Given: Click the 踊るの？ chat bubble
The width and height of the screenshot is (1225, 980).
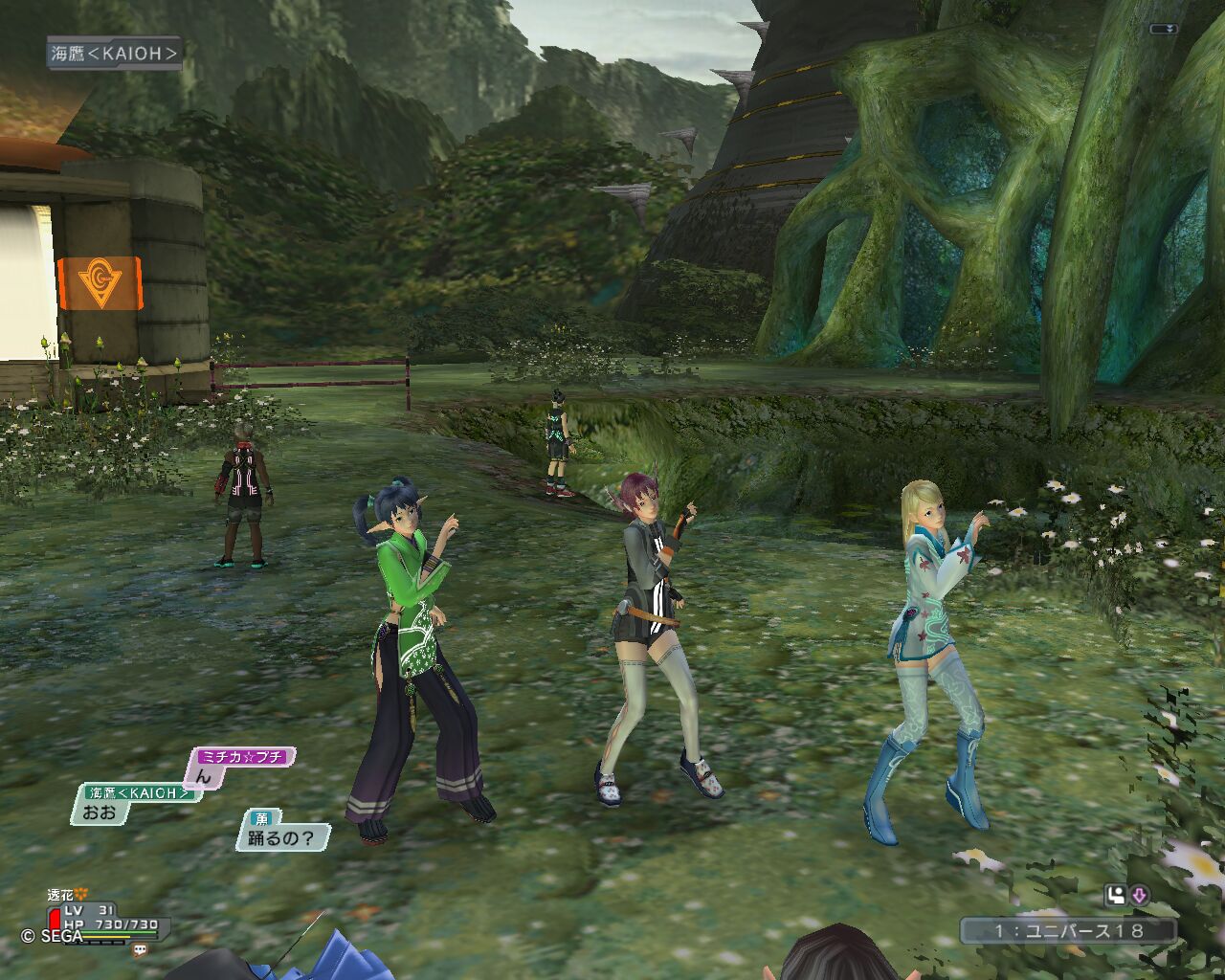Looking at the screenshot, I should (x=280, y=838).
